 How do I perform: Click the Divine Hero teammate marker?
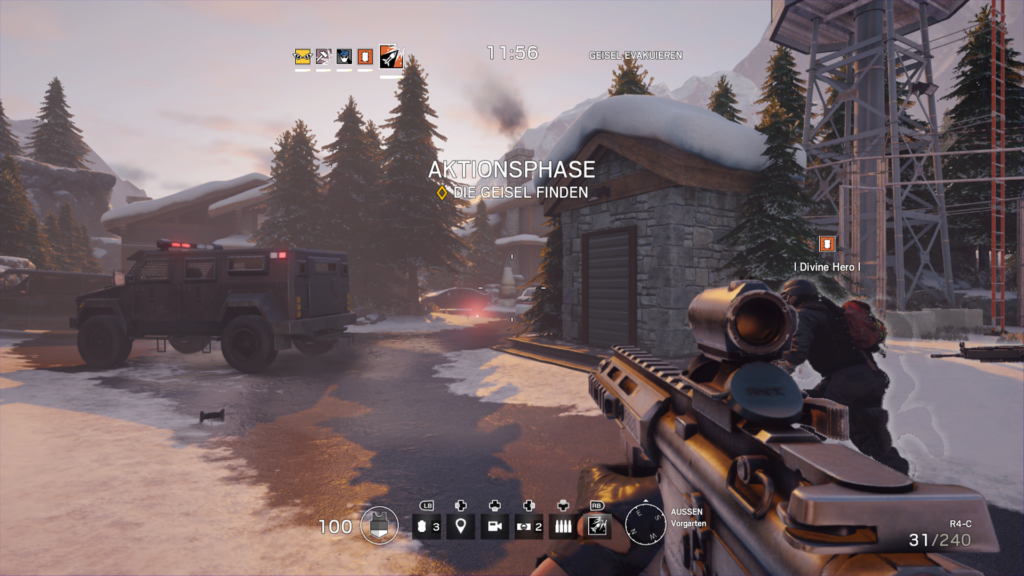tap(827, 244)
